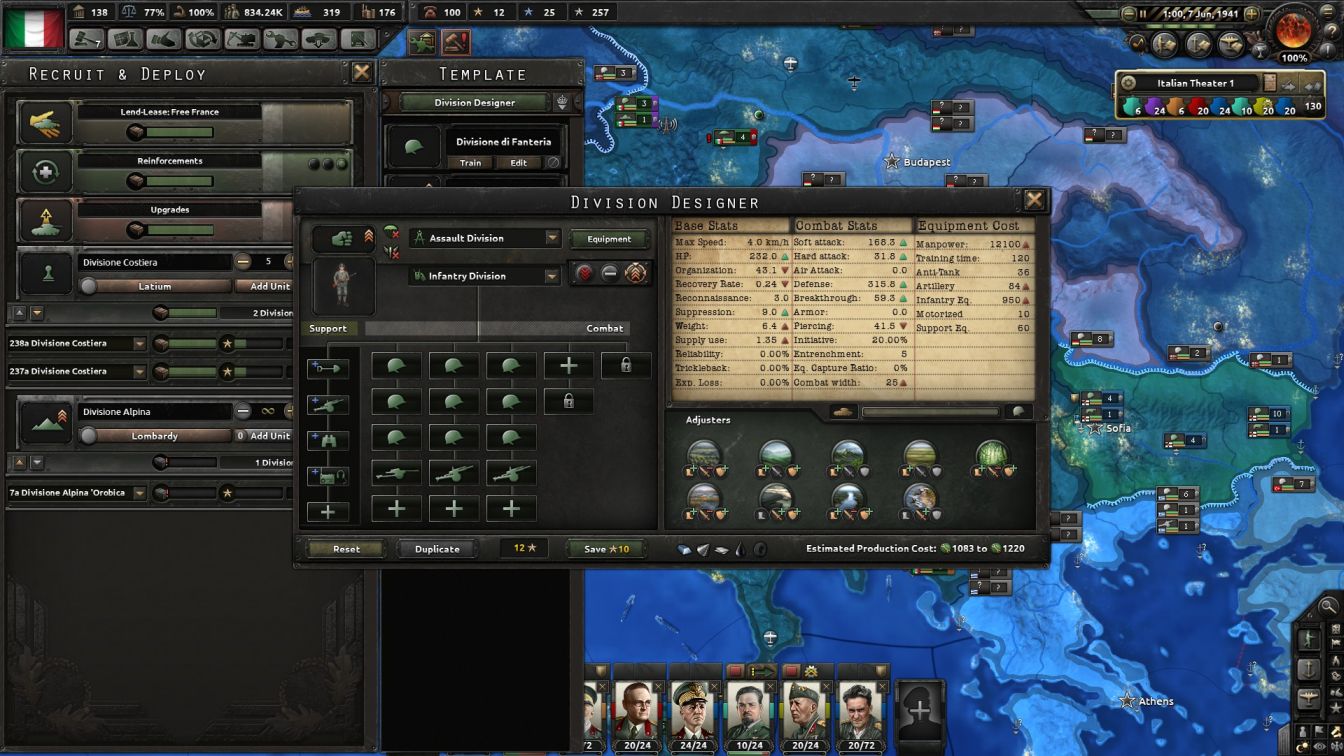Adjust the Reinforcements priority slider

pos(136,179)
